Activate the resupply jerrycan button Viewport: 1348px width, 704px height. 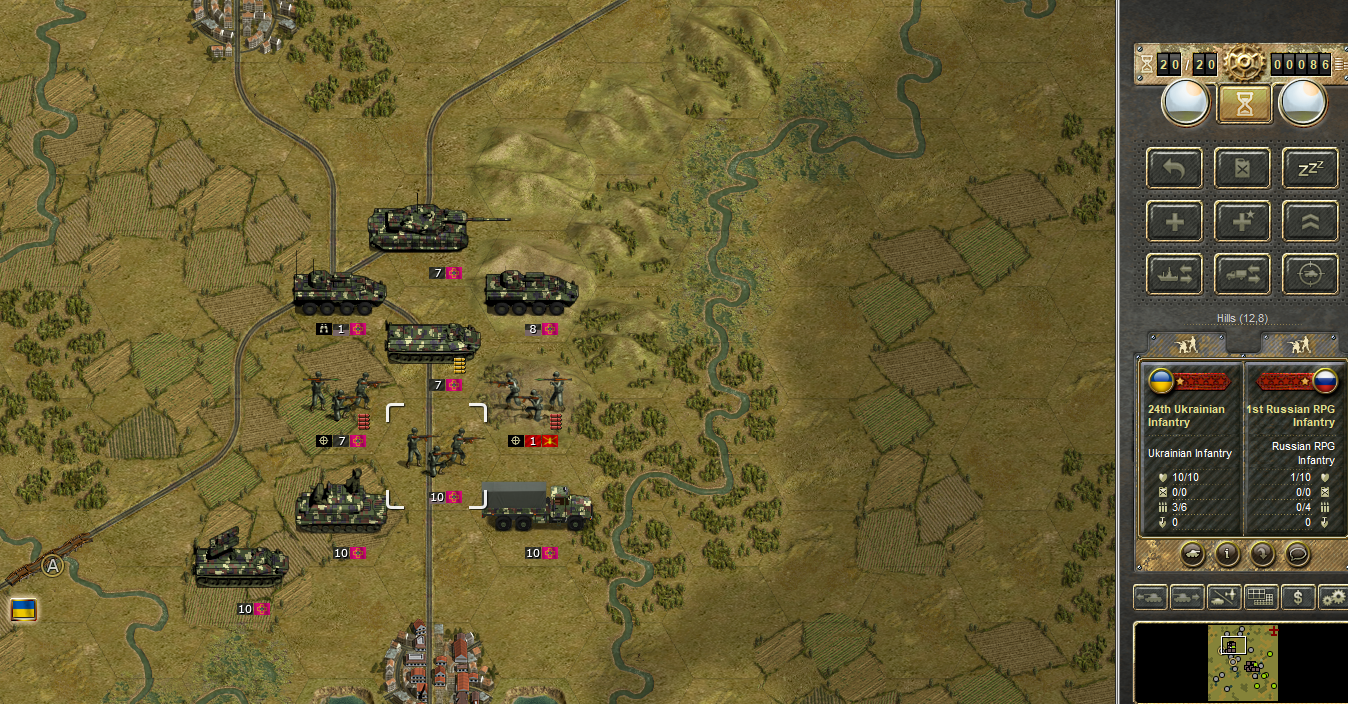point(1243,168)
